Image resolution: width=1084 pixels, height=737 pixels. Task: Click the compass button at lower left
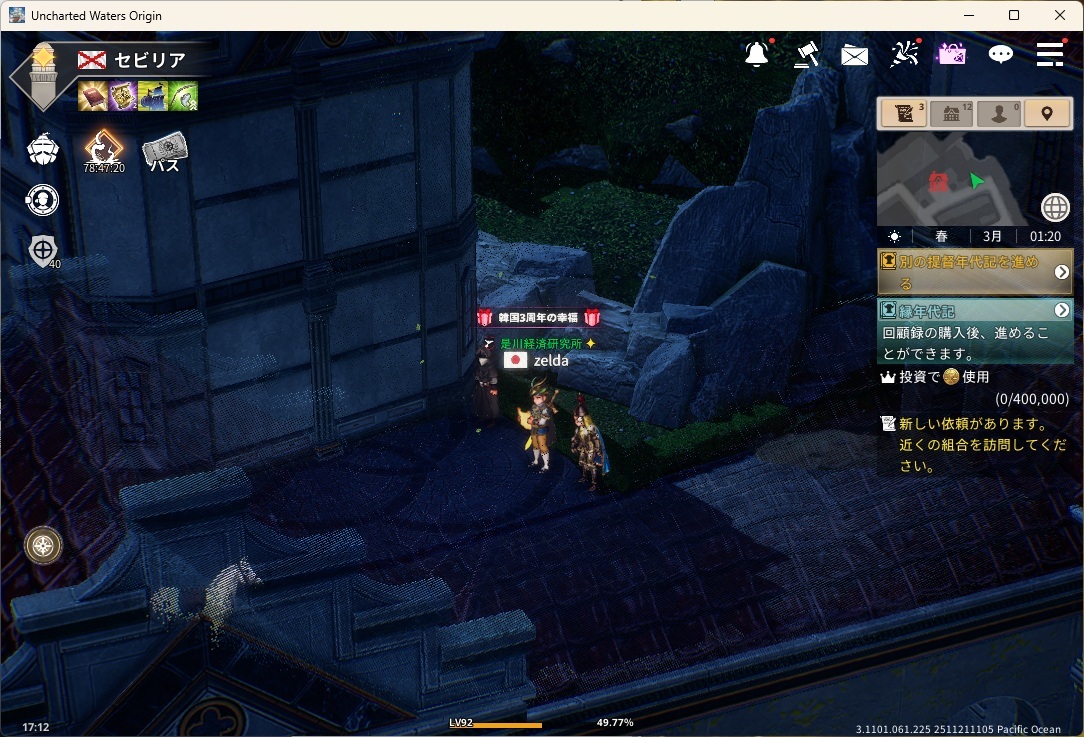[43, 545]
